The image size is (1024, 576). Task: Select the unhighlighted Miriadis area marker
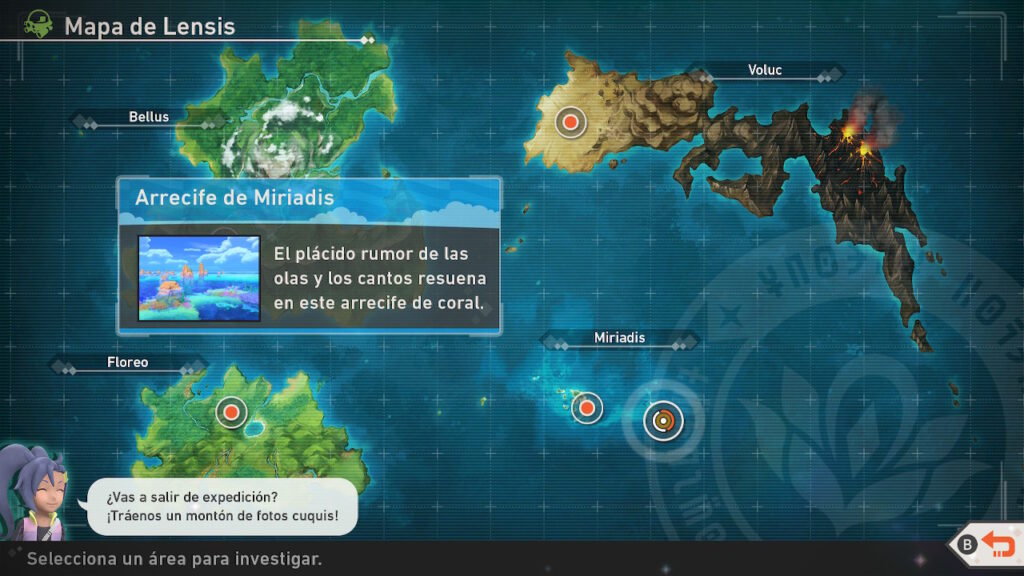(x=587, y=407)
